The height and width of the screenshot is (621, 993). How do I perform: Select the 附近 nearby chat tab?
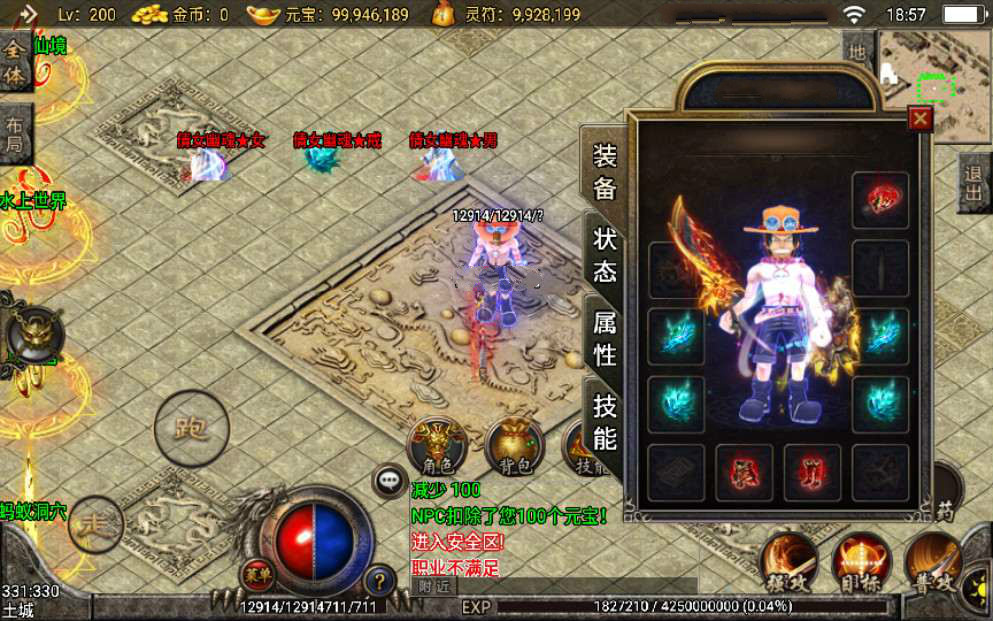click(x=433, y=587)
